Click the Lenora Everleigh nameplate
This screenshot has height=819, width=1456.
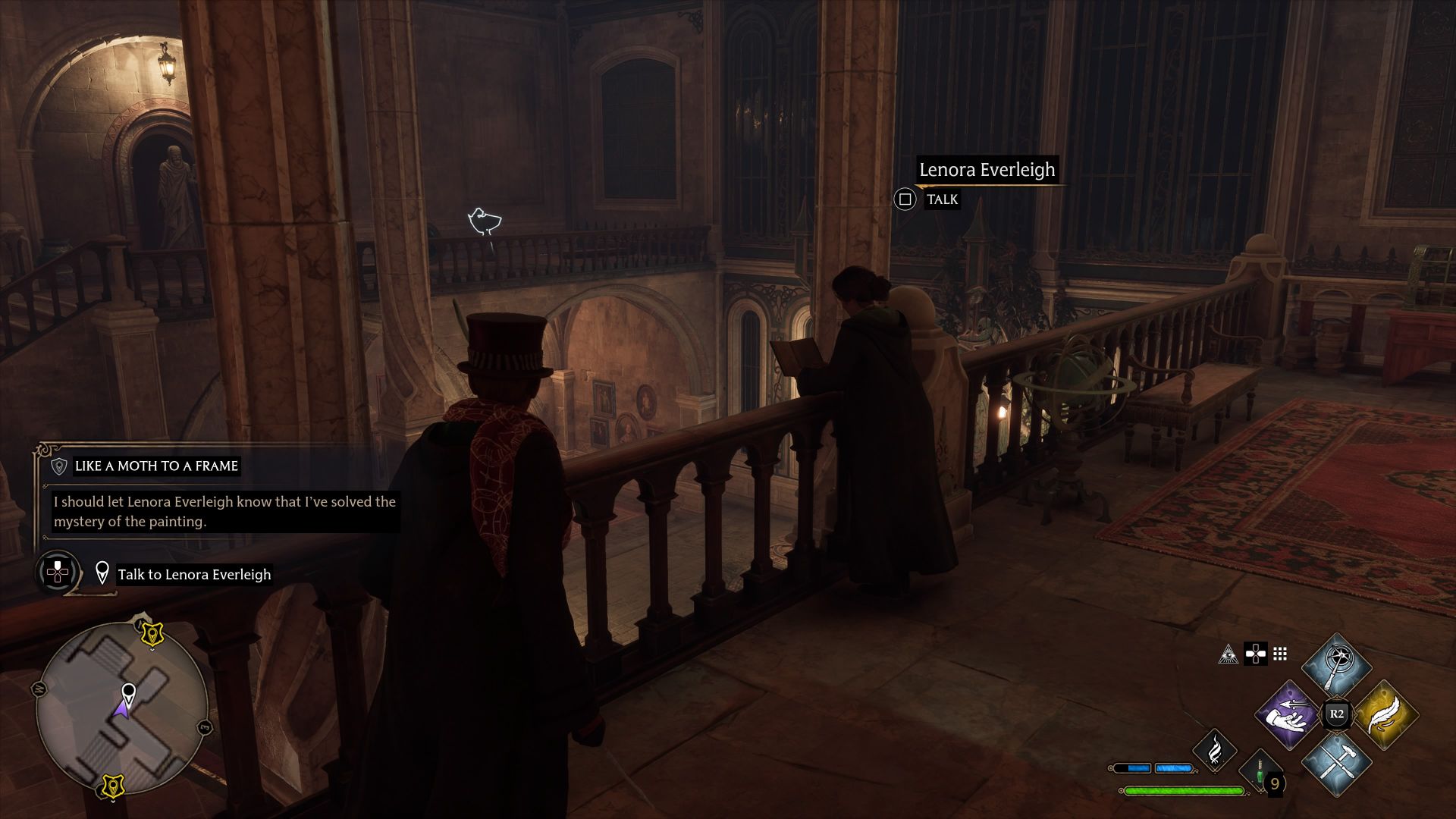click(x=986, y=170)
